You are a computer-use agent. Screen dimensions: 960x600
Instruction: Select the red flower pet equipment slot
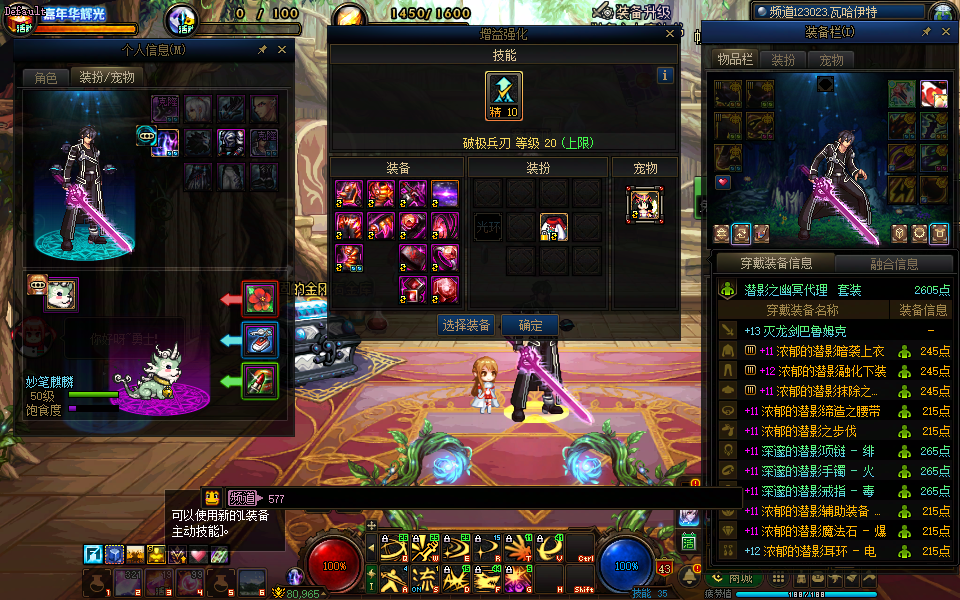[260, 298]
